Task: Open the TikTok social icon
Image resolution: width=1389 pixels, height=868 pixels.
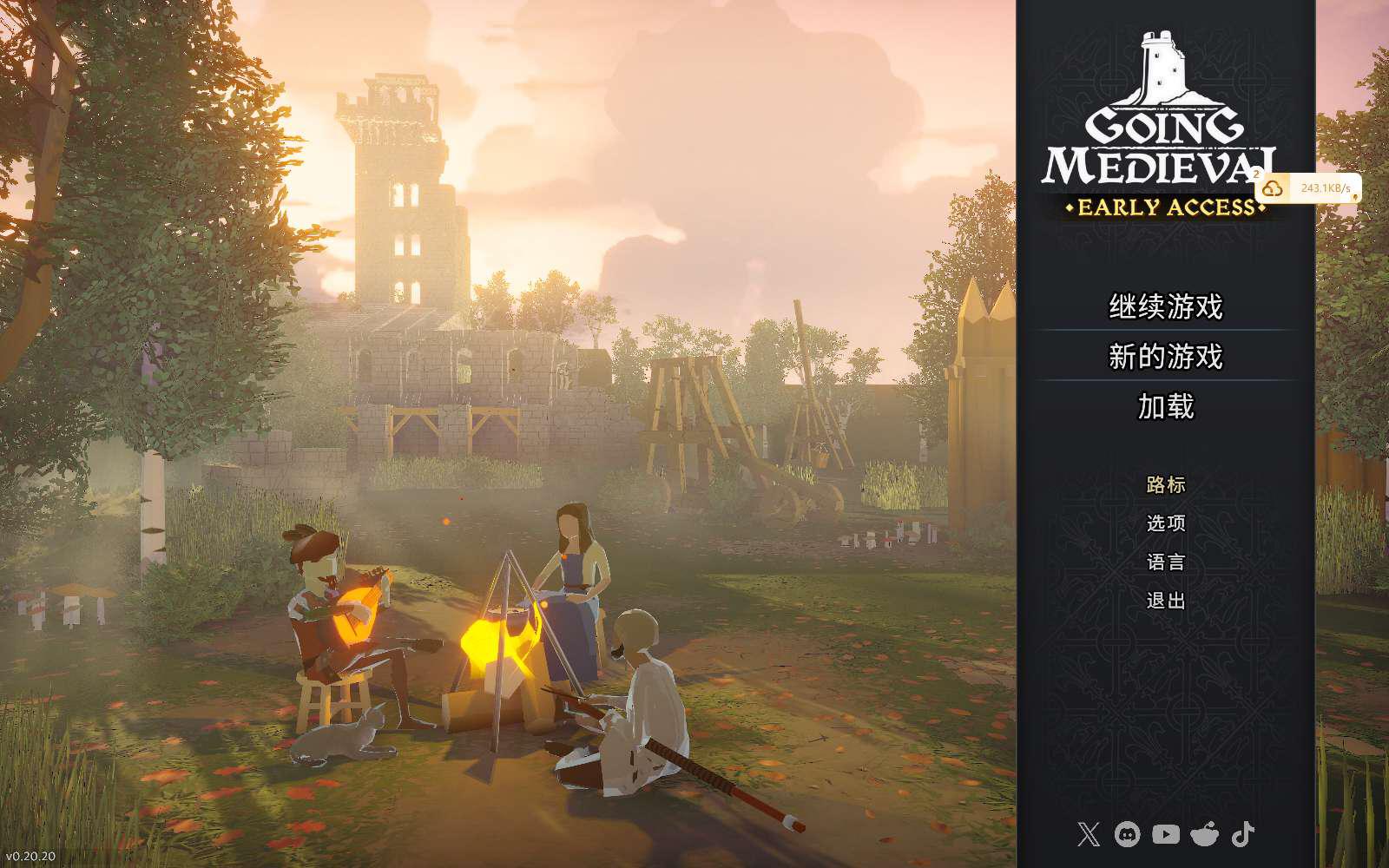Action: tap(1243, 835)
